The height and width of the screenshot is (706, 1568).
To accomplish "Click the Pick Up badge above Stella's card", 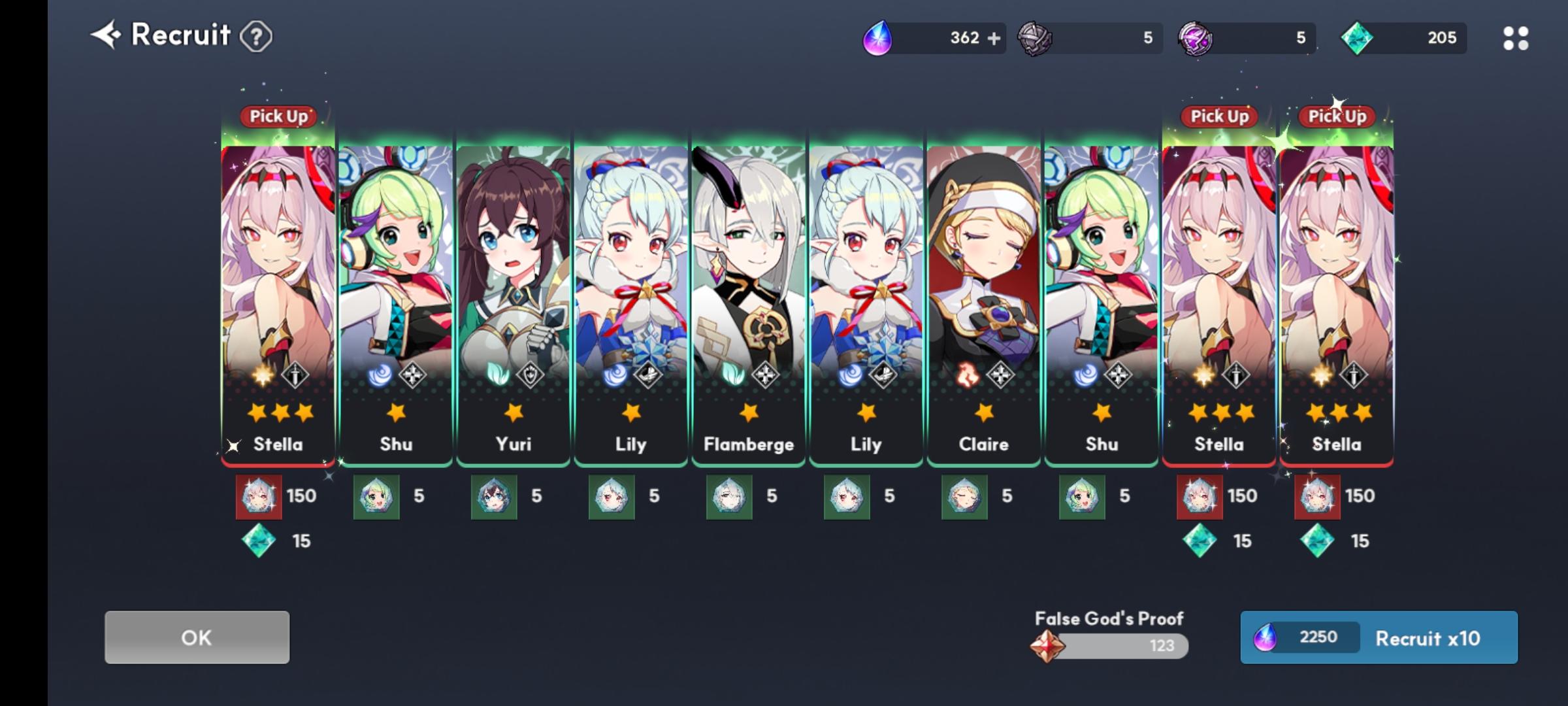I will (277, 116).
